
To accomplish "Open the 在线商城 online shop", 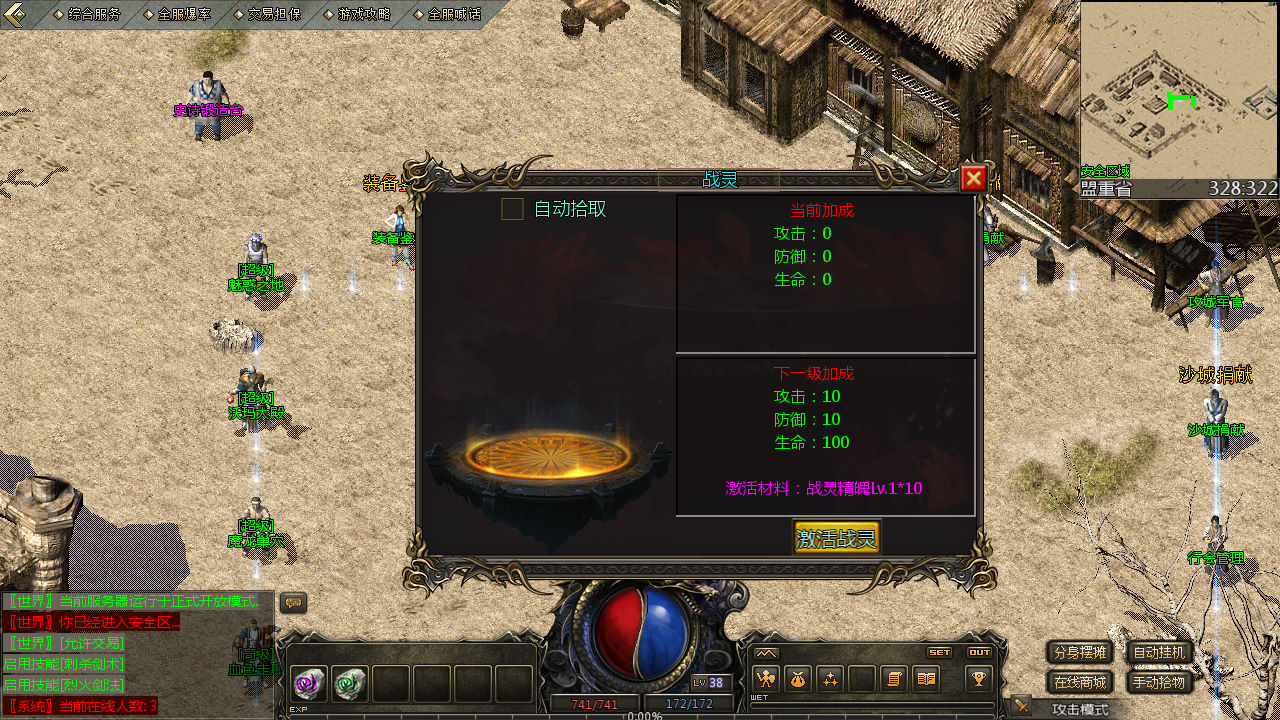I will click(x=1080, y=683).
